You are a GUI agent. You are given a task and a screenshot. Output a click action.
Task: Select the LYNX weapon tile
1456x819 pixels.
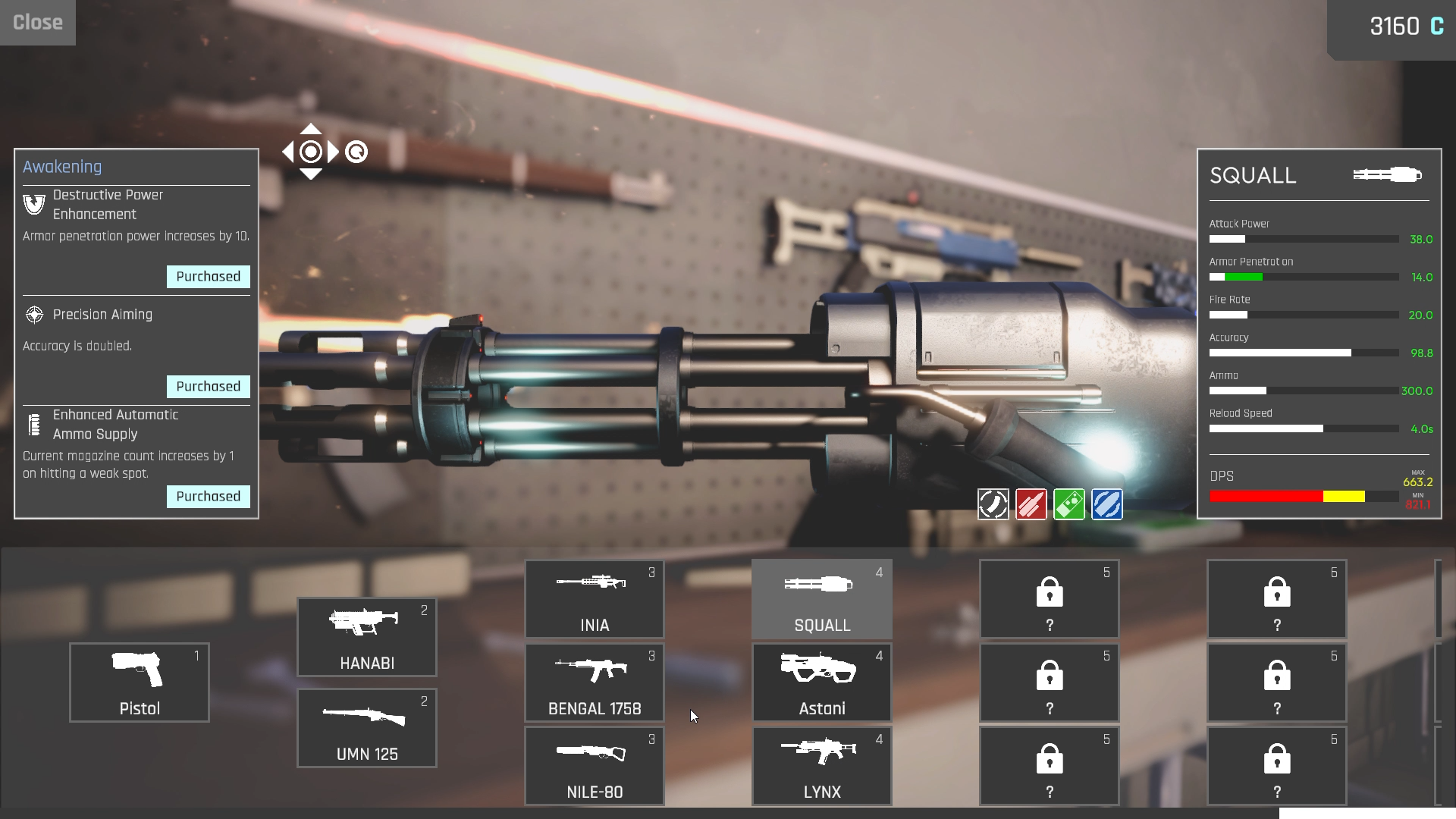(822, 766)
